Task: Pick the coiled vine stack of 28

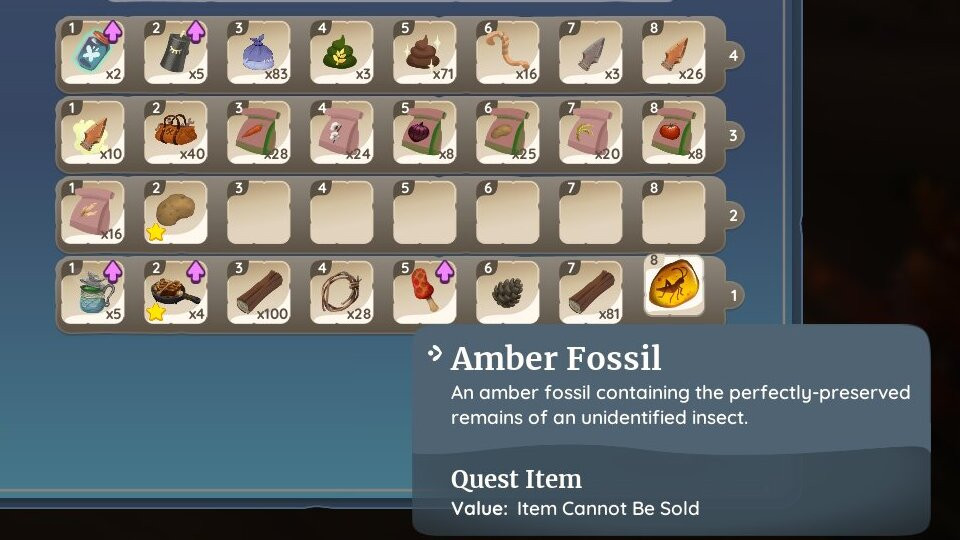Action: pyautogui.click(x=342, y=292)
